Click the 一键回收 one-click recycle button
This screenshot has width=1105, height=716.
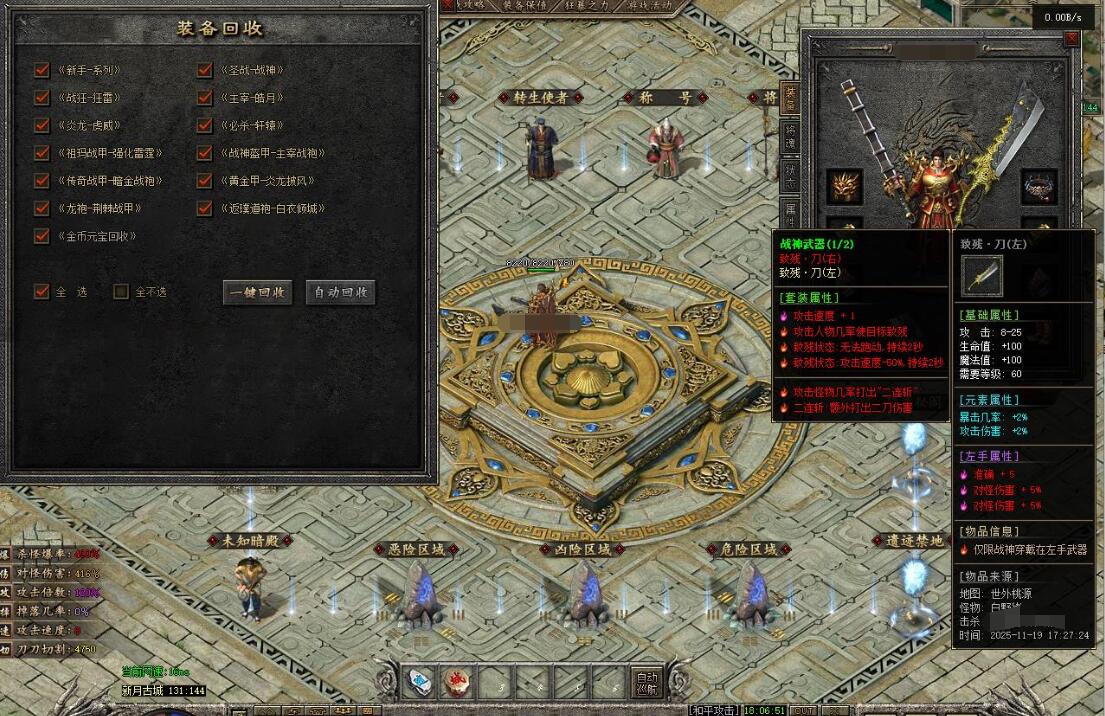258,292
